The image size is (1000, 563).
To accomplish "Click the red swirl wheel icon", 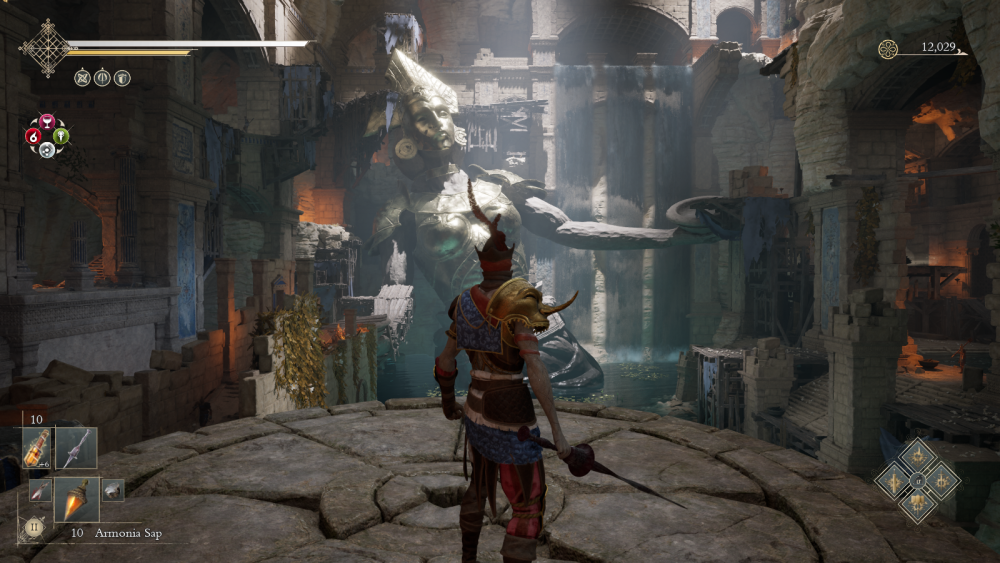I will pos(33,136).
